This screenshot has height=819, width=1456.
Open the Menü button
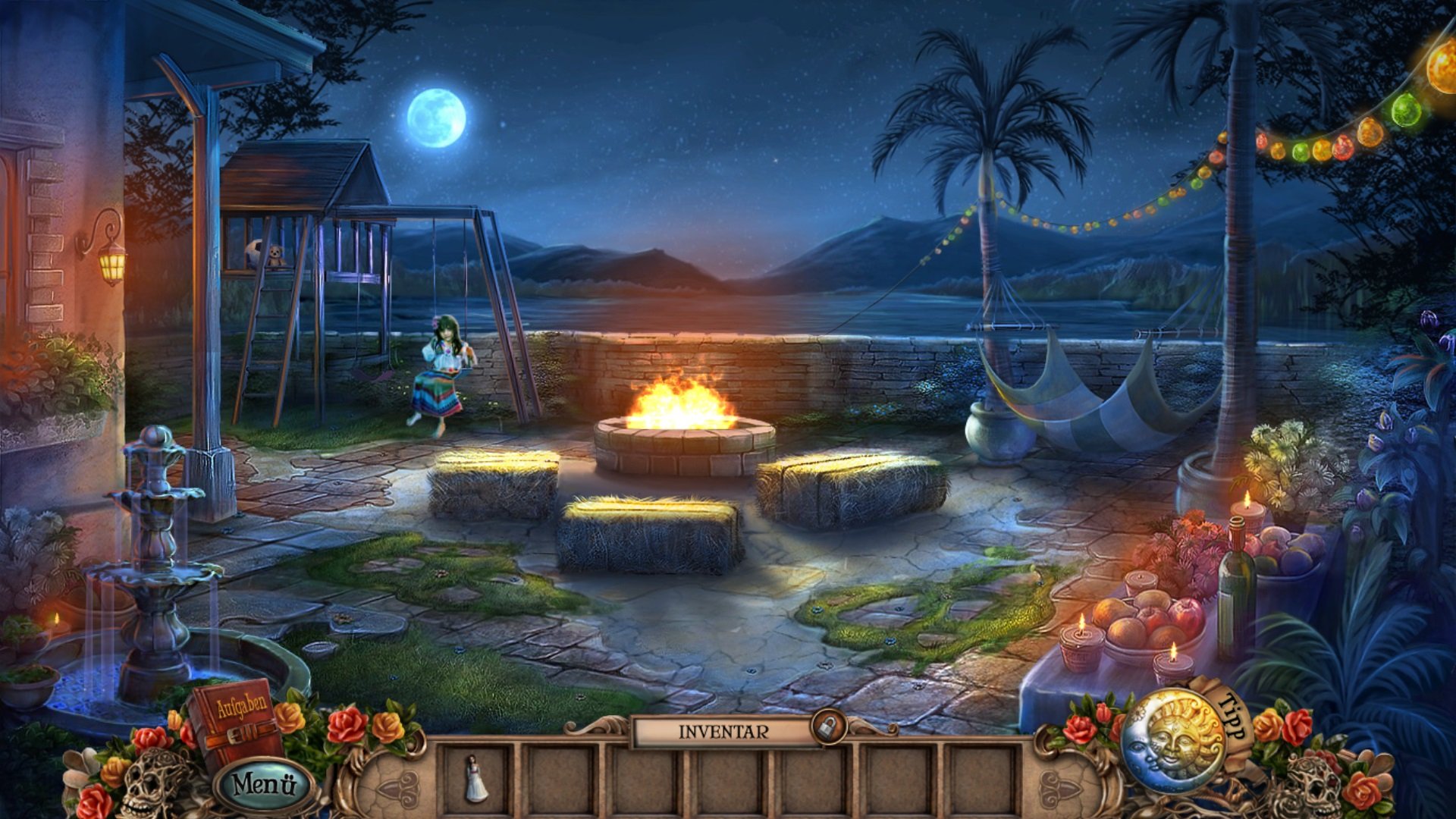(x=263, y=784)
